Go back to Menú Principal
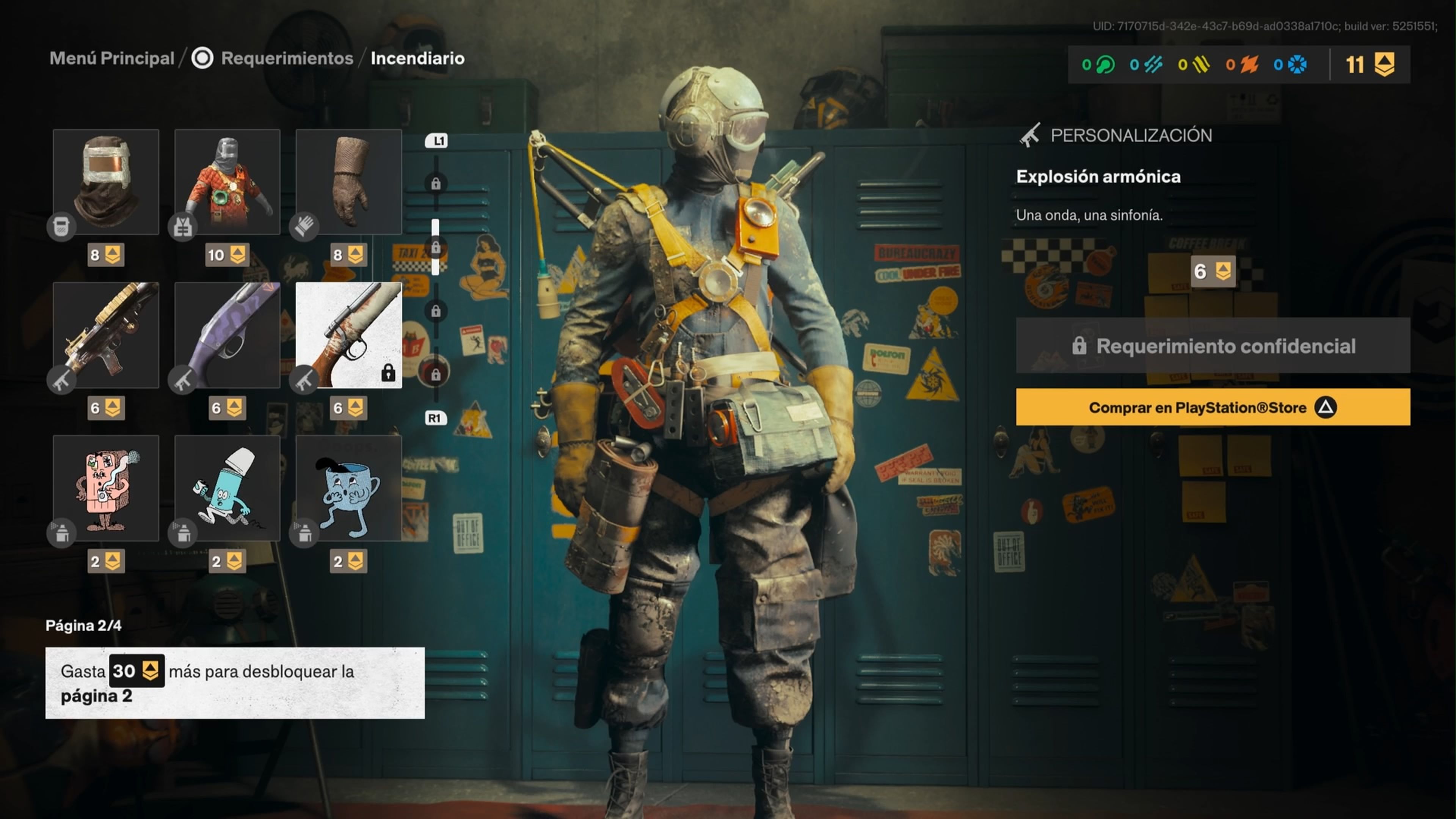Viewport: 1456px width, 819px height. (112, 58)
